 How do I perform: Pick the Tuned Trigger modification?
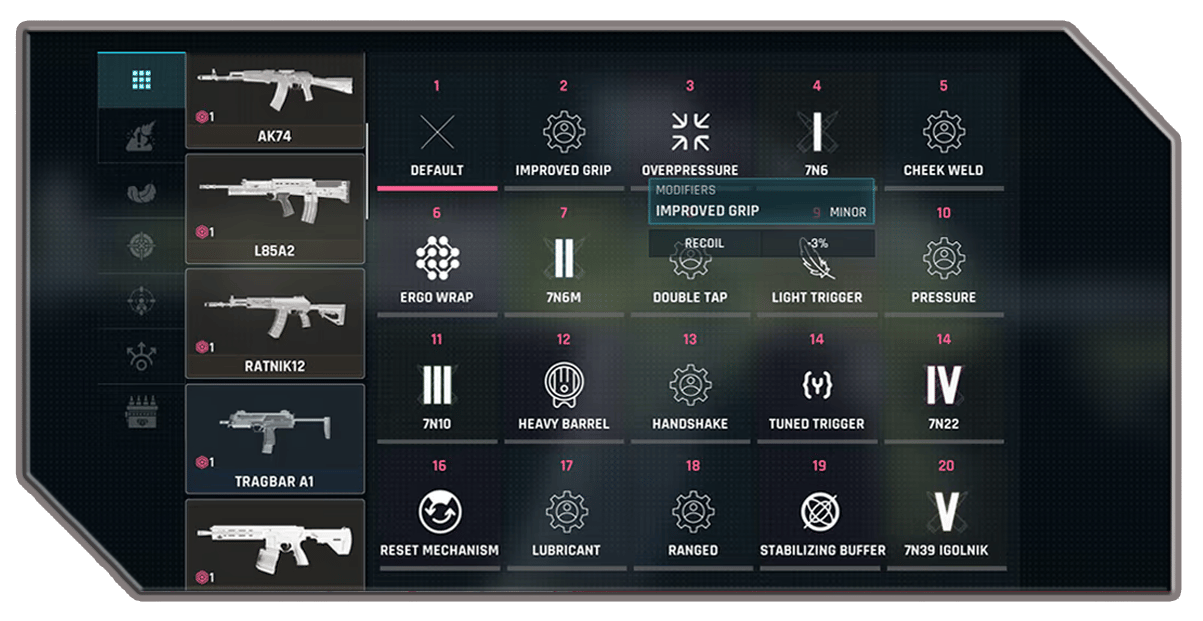click(x=816, y=386)
